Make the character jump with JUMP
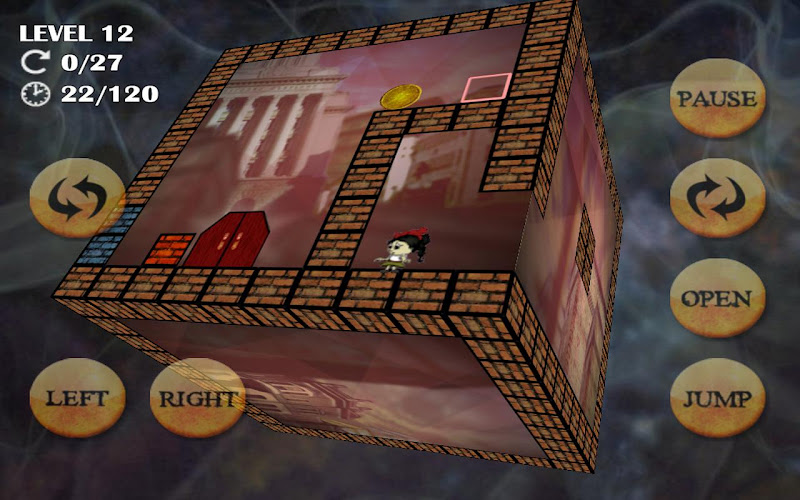This screenshot has width=800, height=500. point(716,398)
